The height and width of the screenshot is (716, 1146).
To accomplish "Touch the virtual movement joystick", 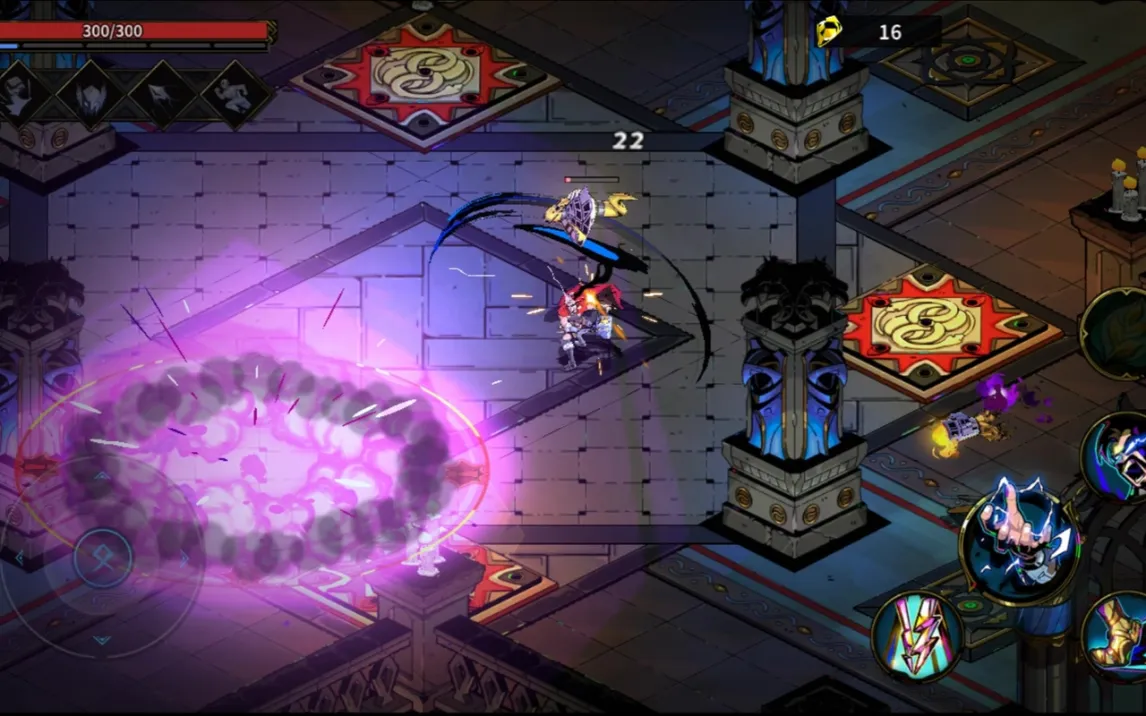I will pos(102,558).
